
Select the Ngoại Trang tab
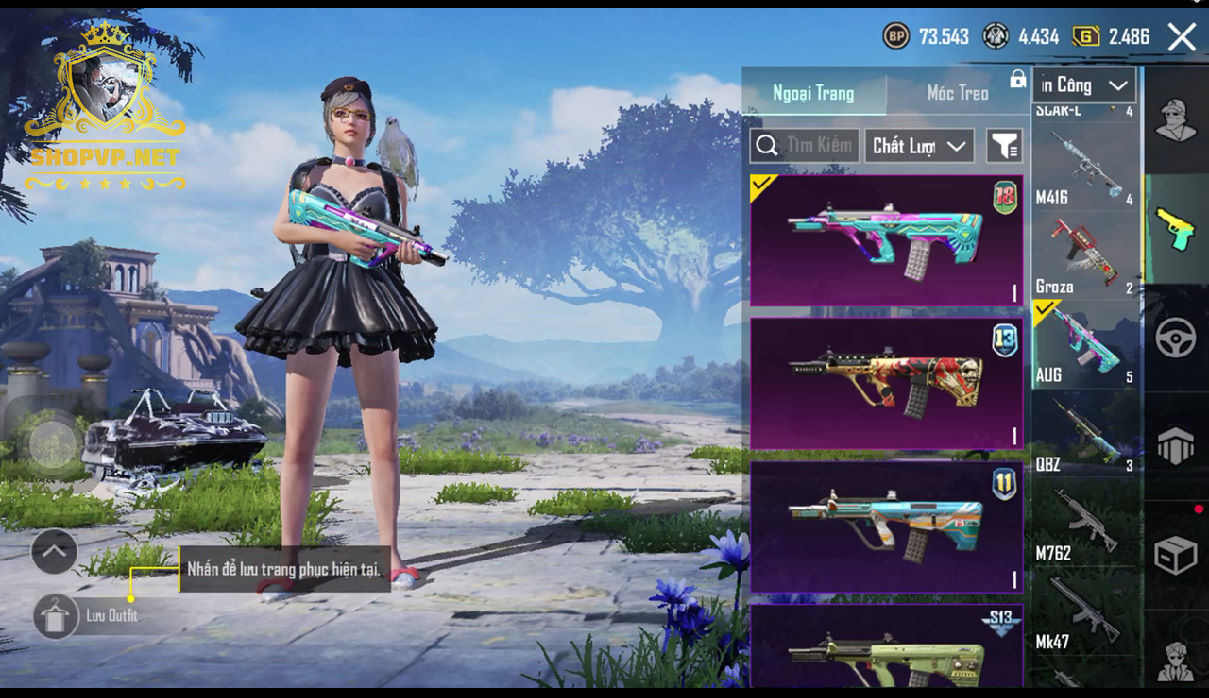[x=813, y=93]
